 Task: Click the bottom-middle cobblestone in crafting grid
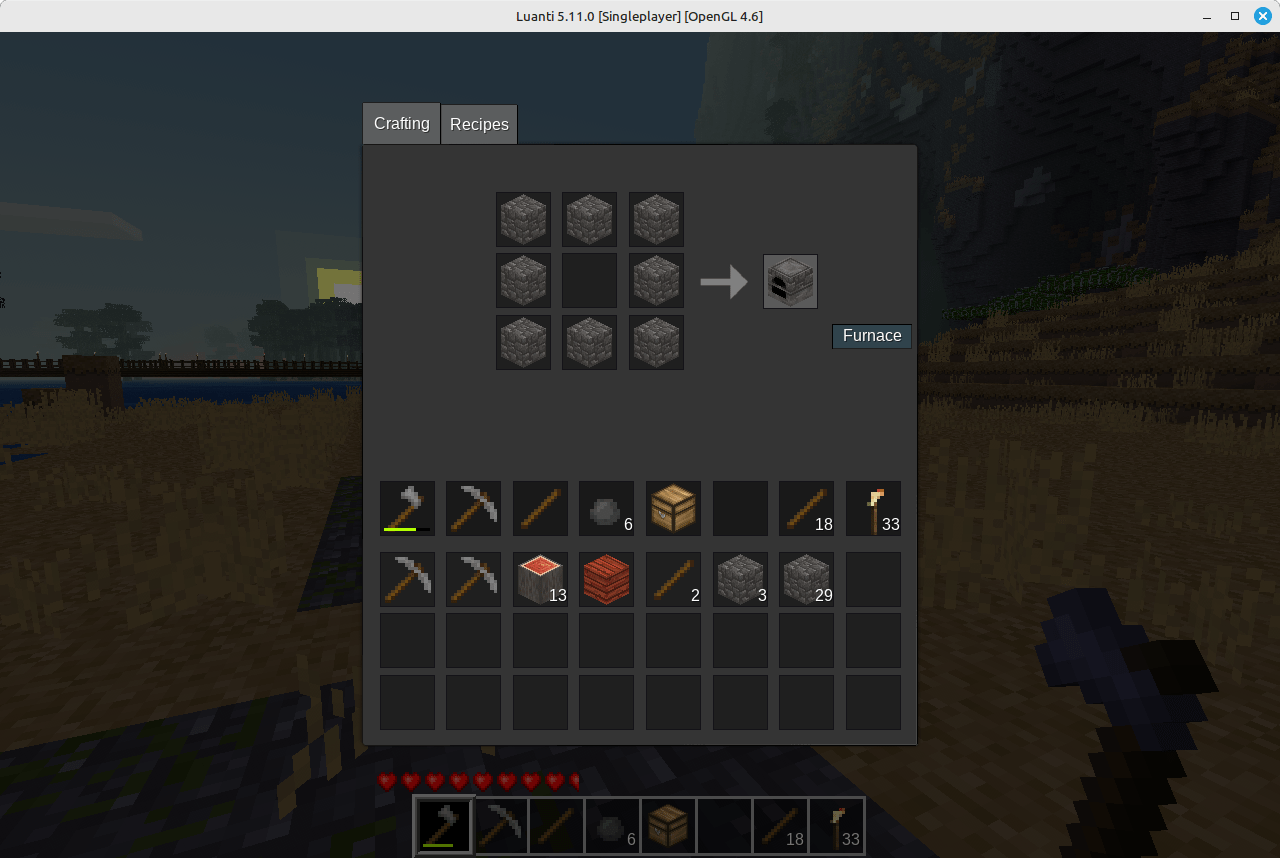click(x=589, y=342)
